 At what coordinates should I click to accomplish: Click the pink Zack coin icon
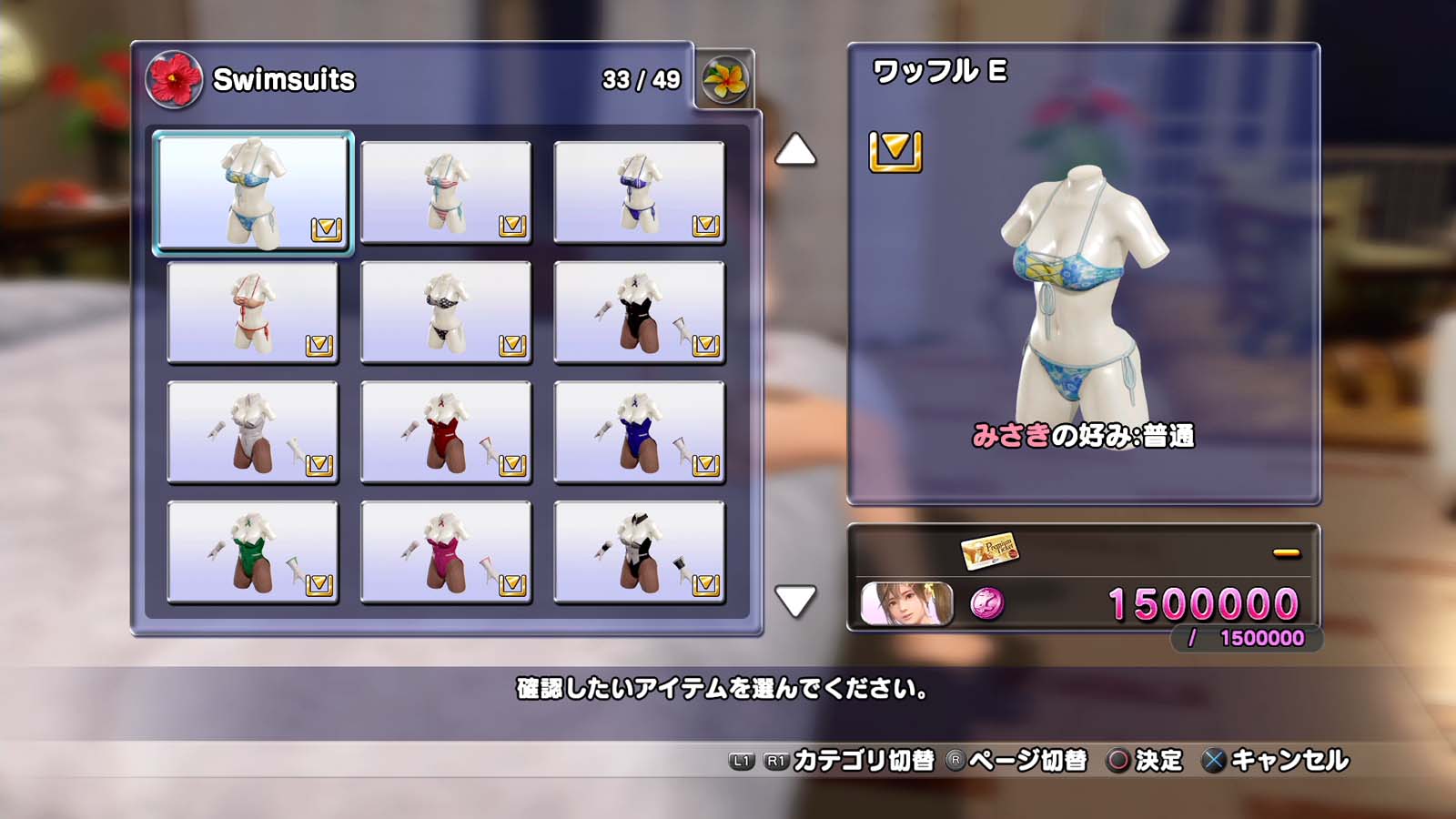click(987, 603)
